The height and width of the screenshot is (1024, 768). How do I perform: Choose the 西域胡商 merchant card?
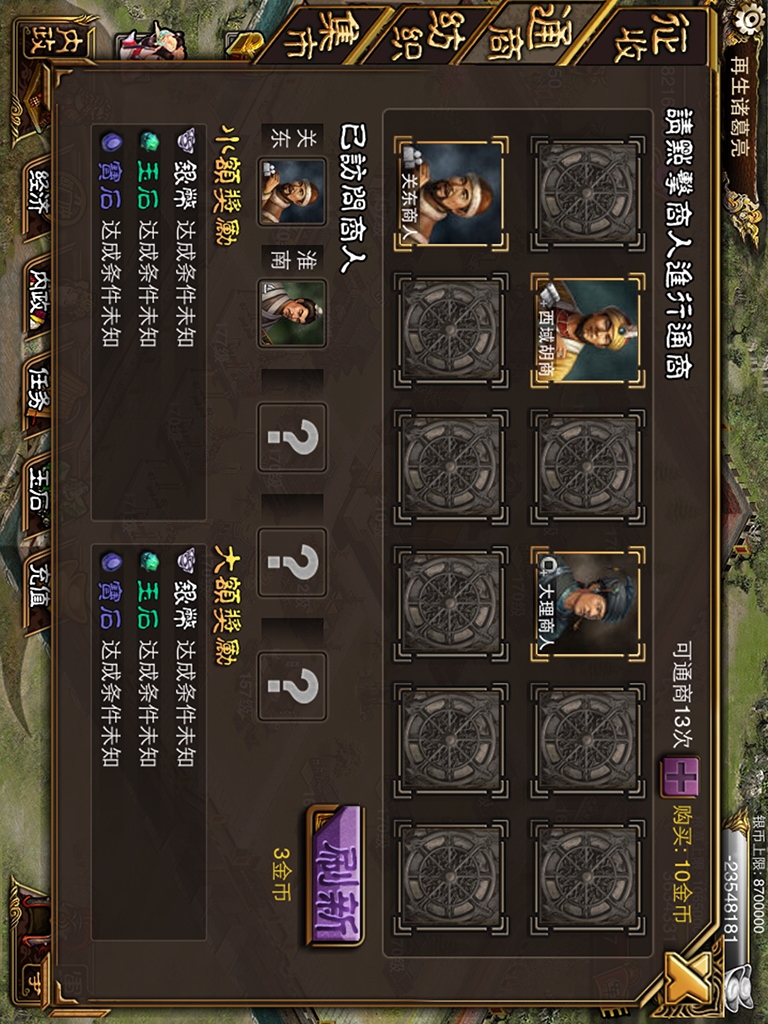(588, 329)
